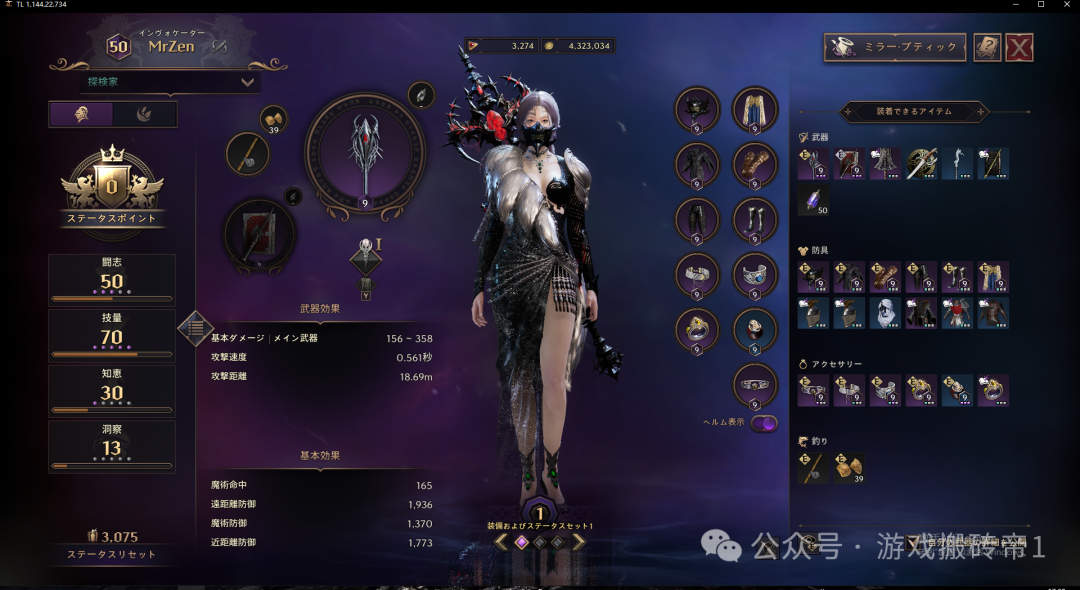1080x590 pixels.
Task: Toggle the ヘルム表示 helmet display switch
Action: pos(764,423)
